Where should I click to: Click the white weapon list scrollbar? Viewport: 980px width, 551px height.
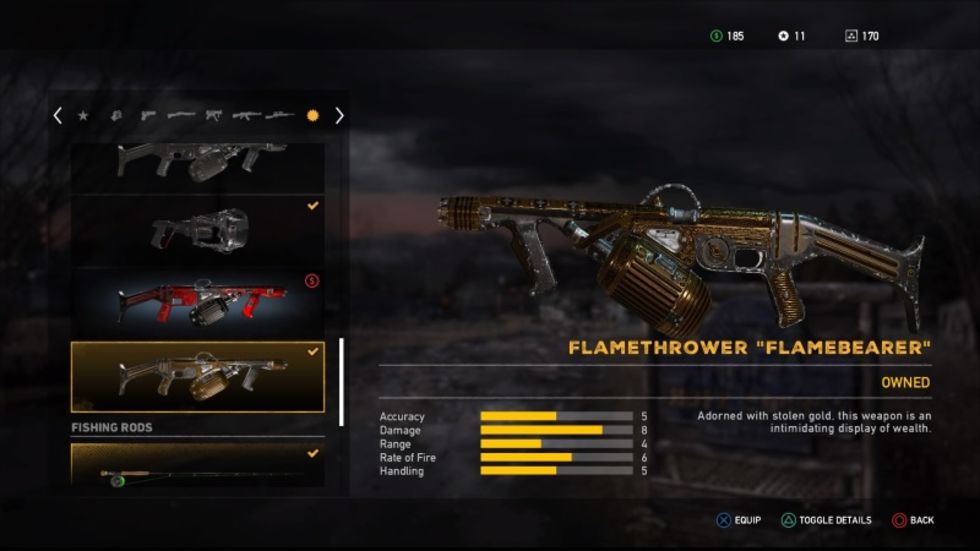341,382
